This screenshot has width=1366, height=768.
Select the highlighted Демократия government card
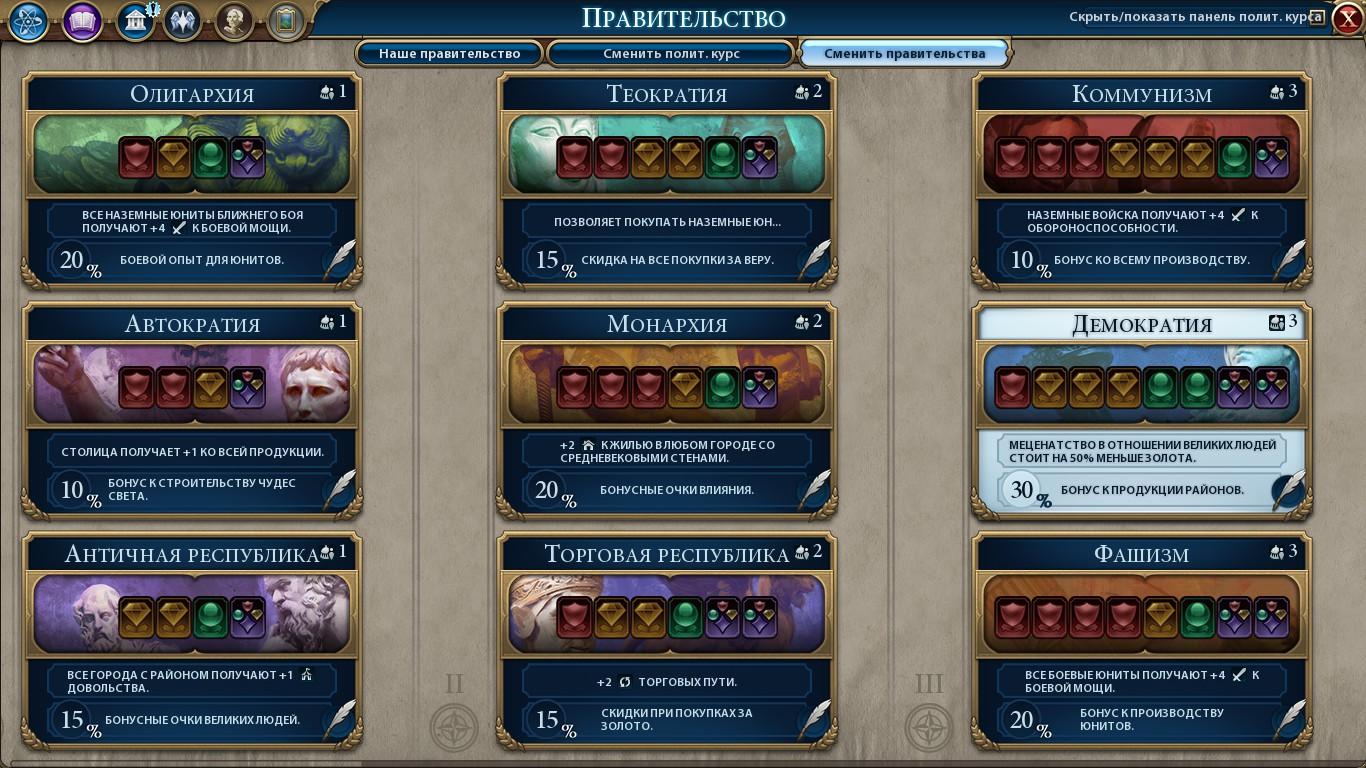(1141, 410)
